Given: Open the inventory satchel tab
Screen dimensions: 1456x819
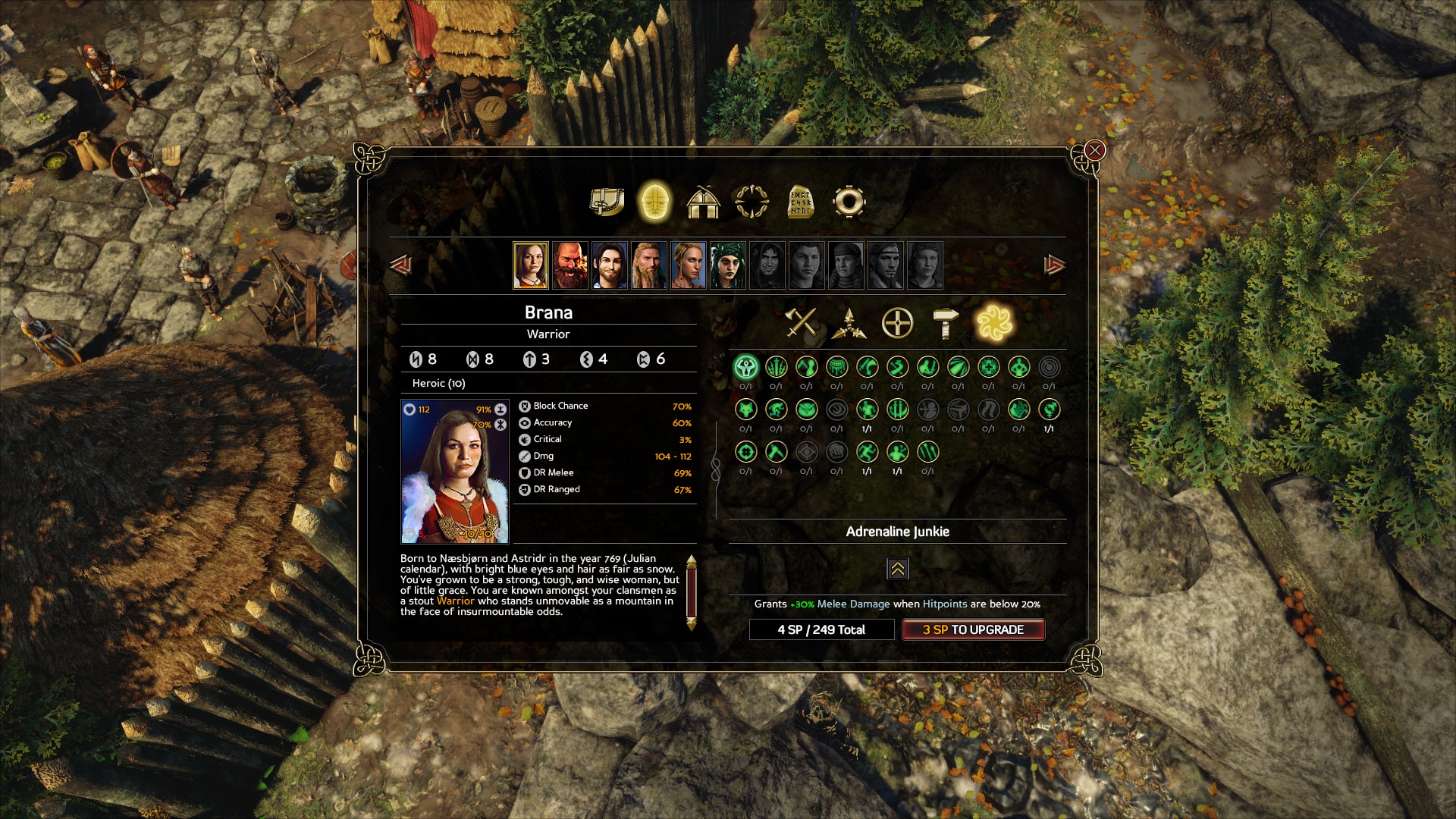Looking at the screenshot, I should (x=607, y=202).
